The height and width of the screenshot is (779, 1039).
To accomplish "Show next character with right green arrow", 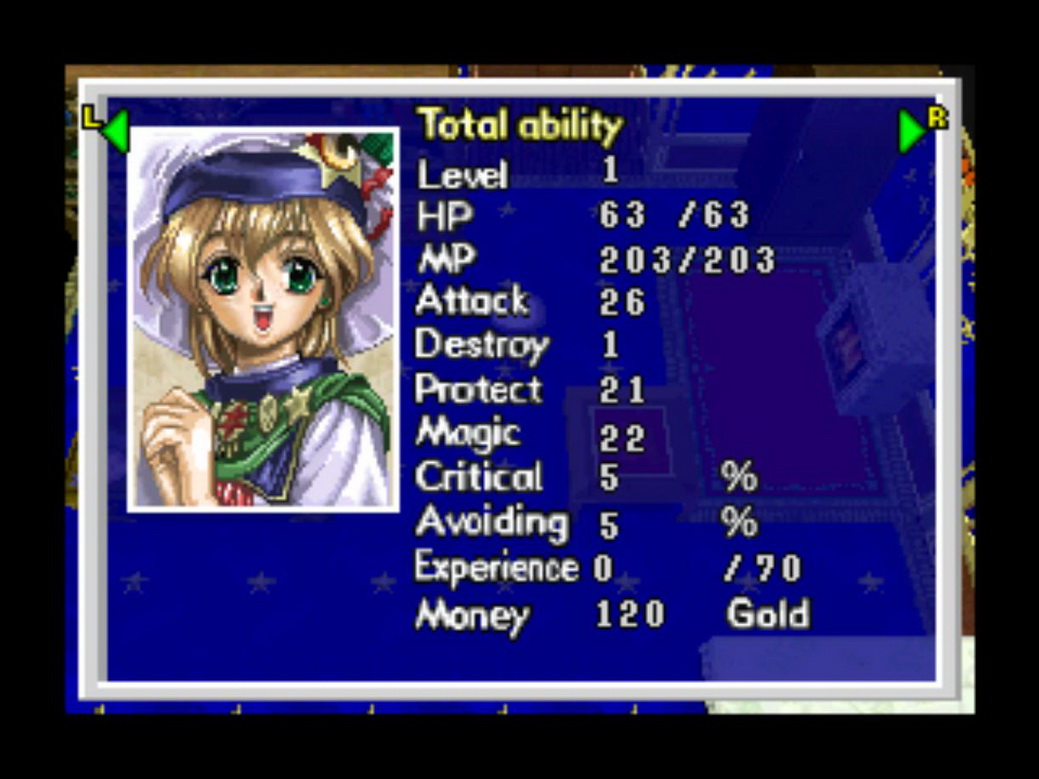I will 912,131.
